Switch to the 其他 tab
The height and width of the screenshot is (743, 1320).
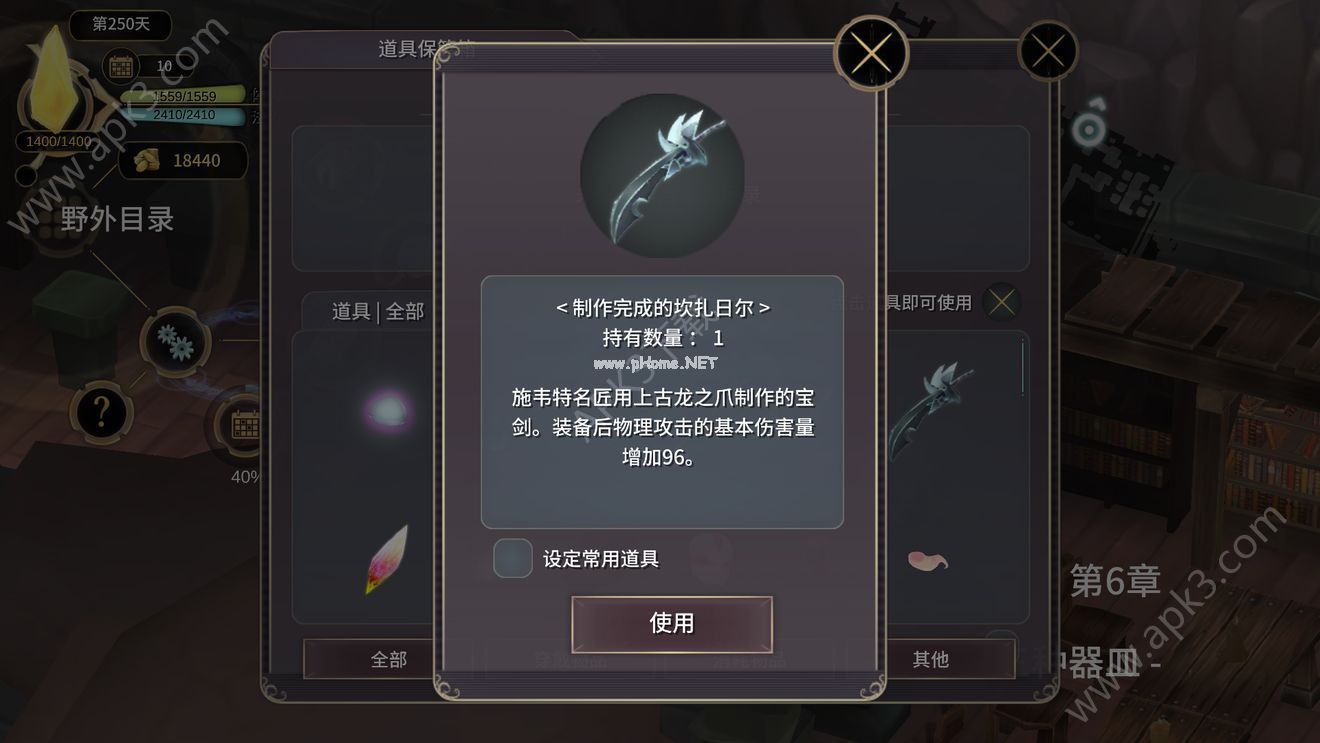930,659
